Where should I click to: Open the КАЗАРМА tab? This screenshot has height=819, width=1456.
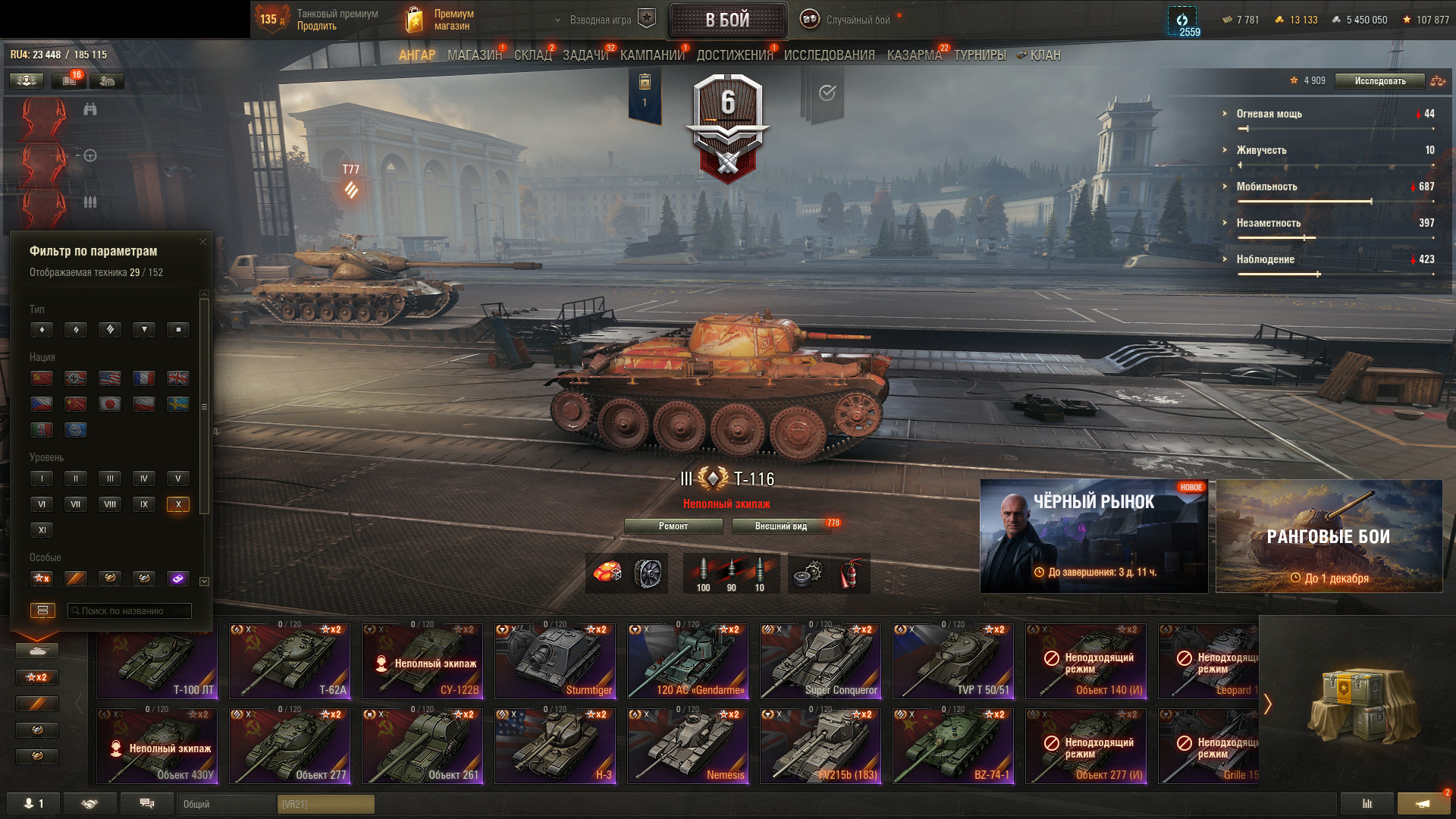tap(914, 55)
